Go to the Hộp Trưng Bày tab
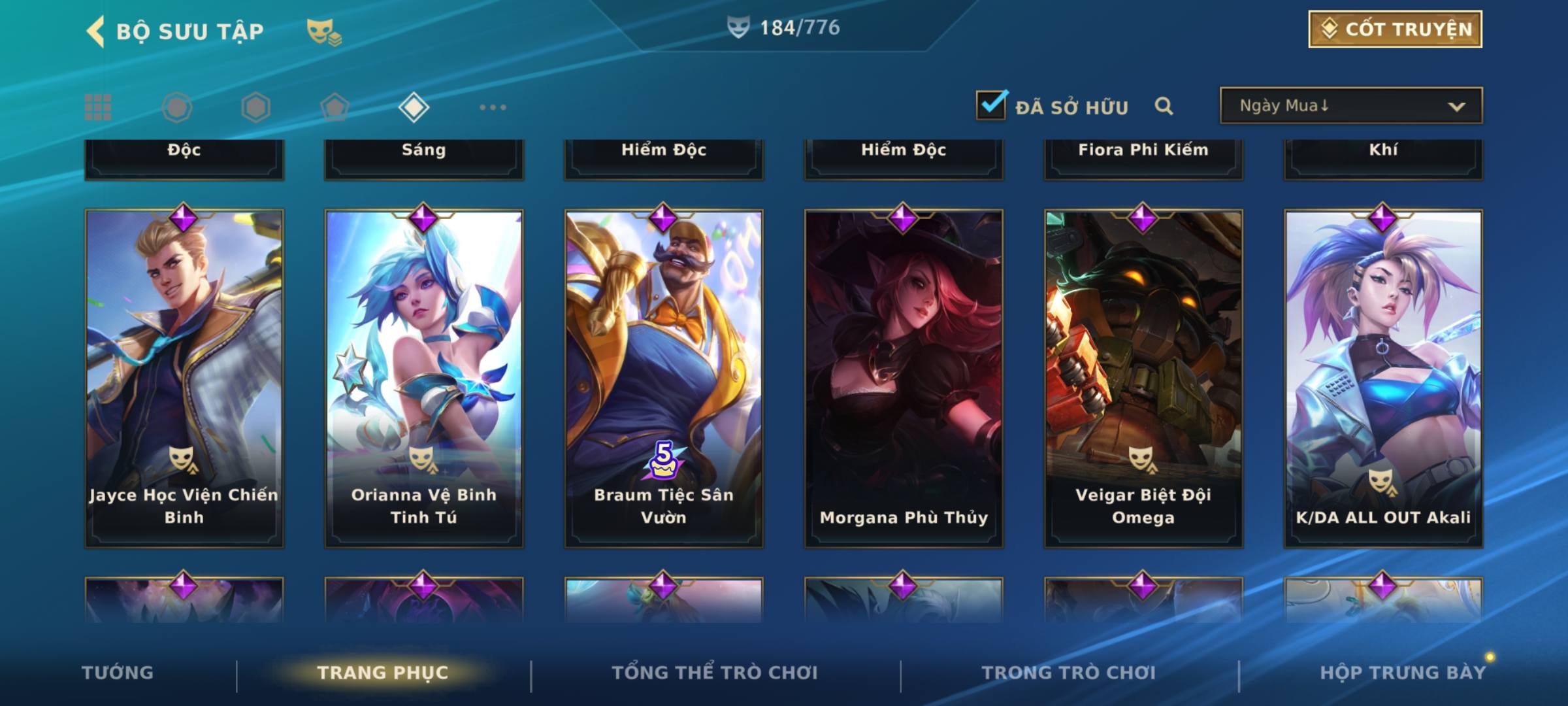The width and height of the screenshot is (1568, 706). tap(1403, 673)
